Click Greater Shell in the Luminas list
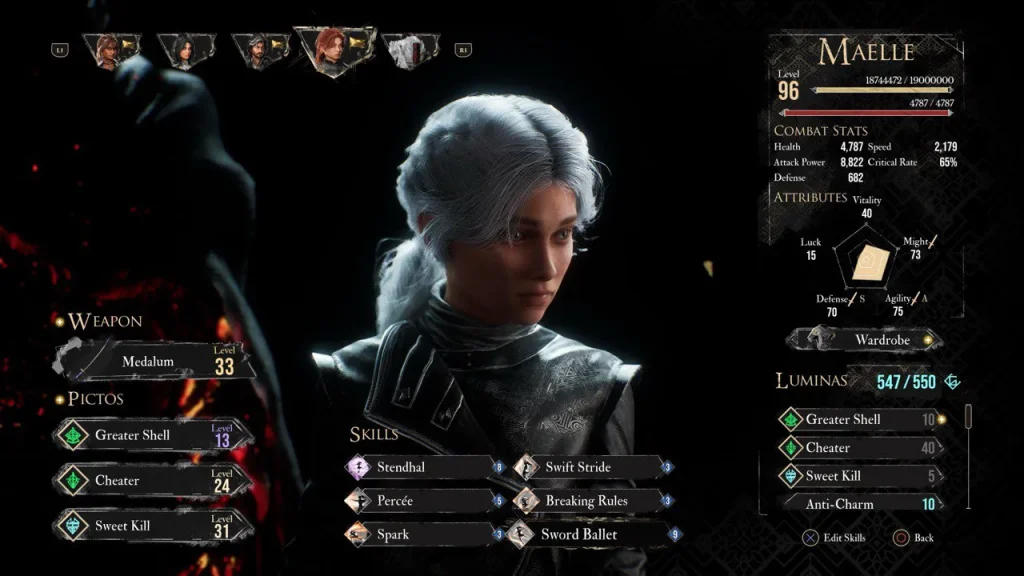1024x576 pixels. pos(862,420)
